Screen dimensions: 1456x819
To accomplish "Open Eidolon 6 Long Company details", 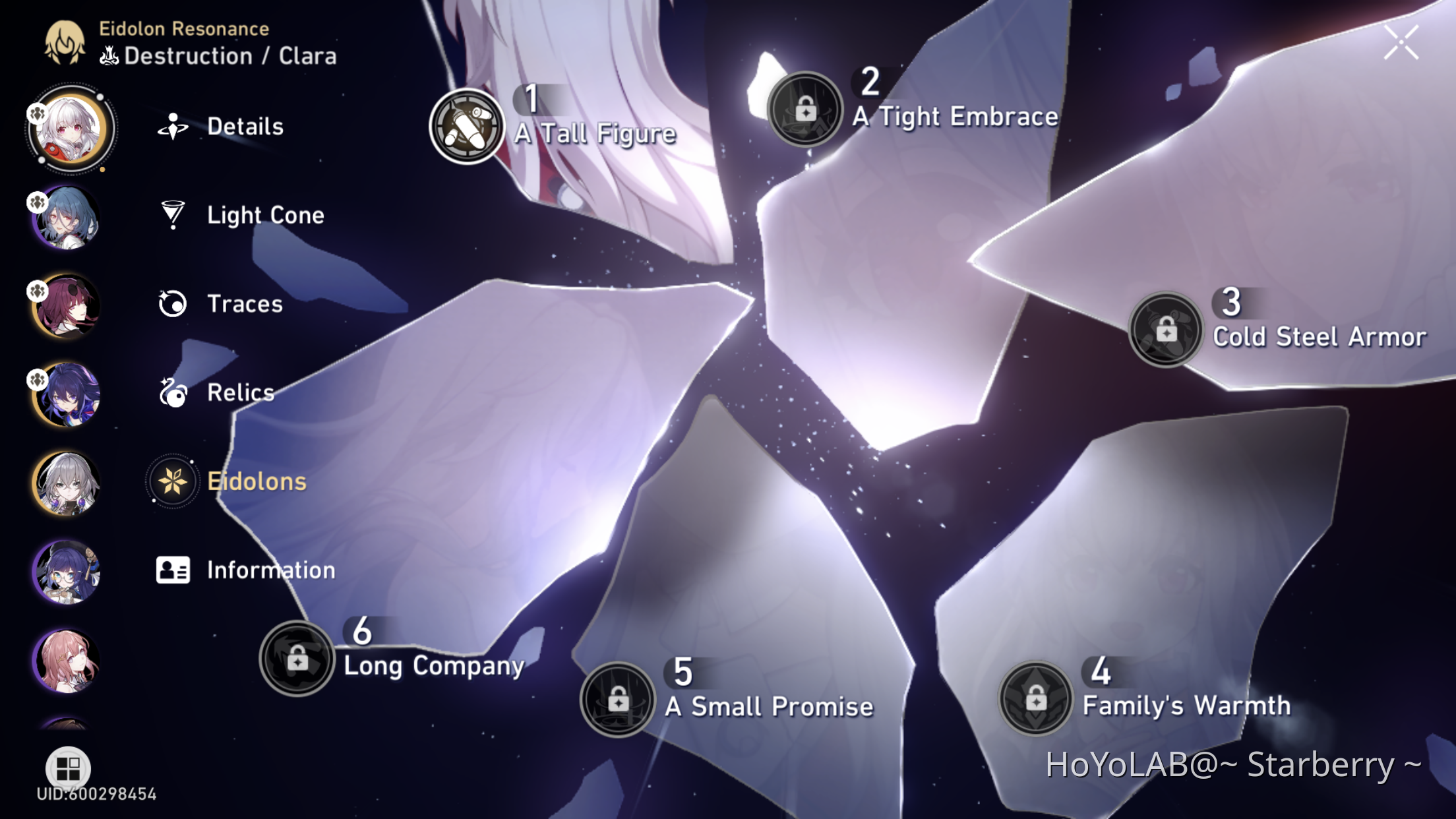I will pyautogui.click(x=298, y=658).
